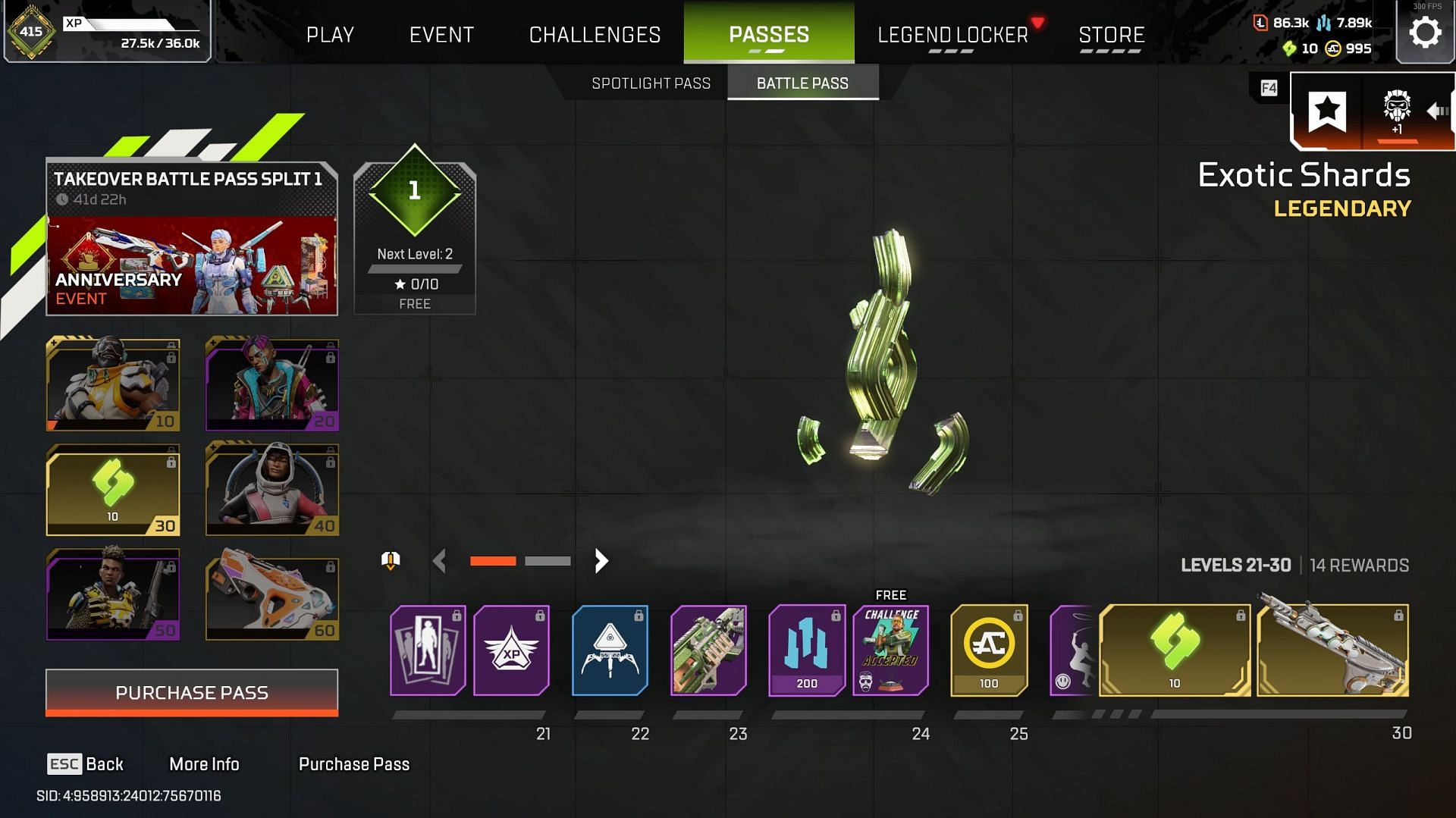The height and width of the screenshot is (818, 1456).
Task: Go to the next rewards page
Action: click(x=601, y=561)
